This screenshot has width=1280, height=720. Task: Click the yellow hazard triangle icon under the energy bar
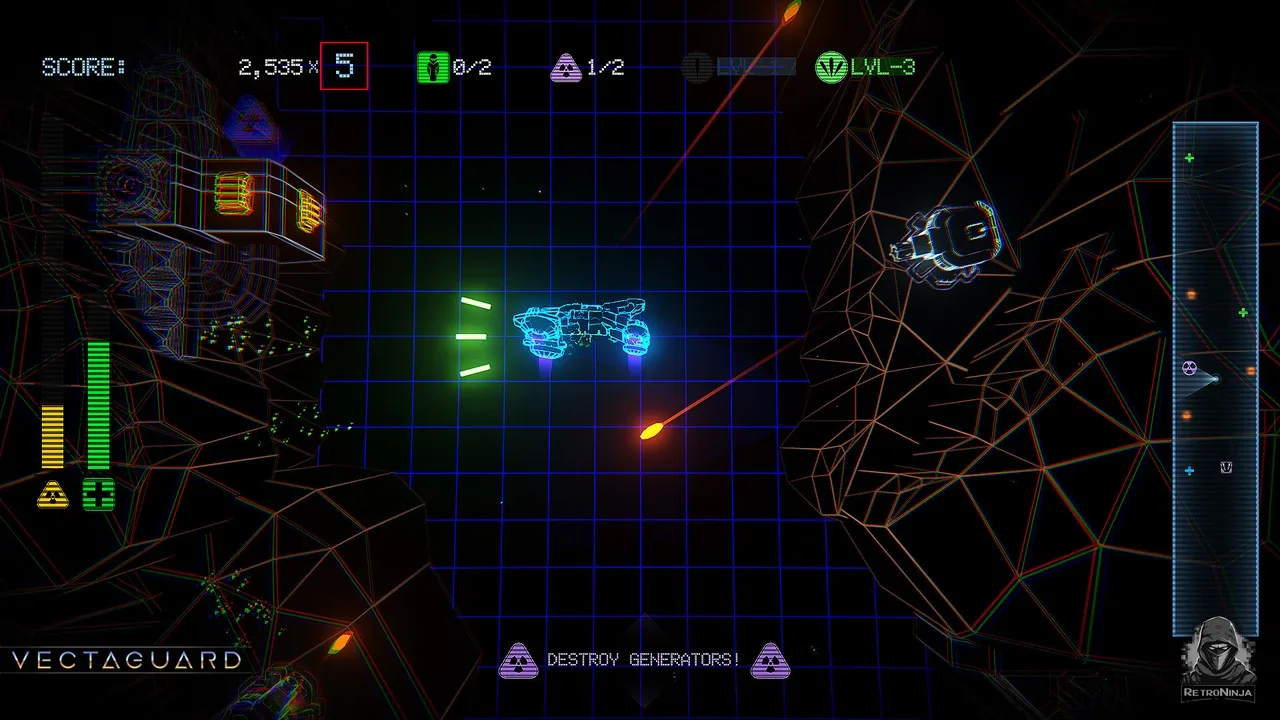(x=53, y=493)
